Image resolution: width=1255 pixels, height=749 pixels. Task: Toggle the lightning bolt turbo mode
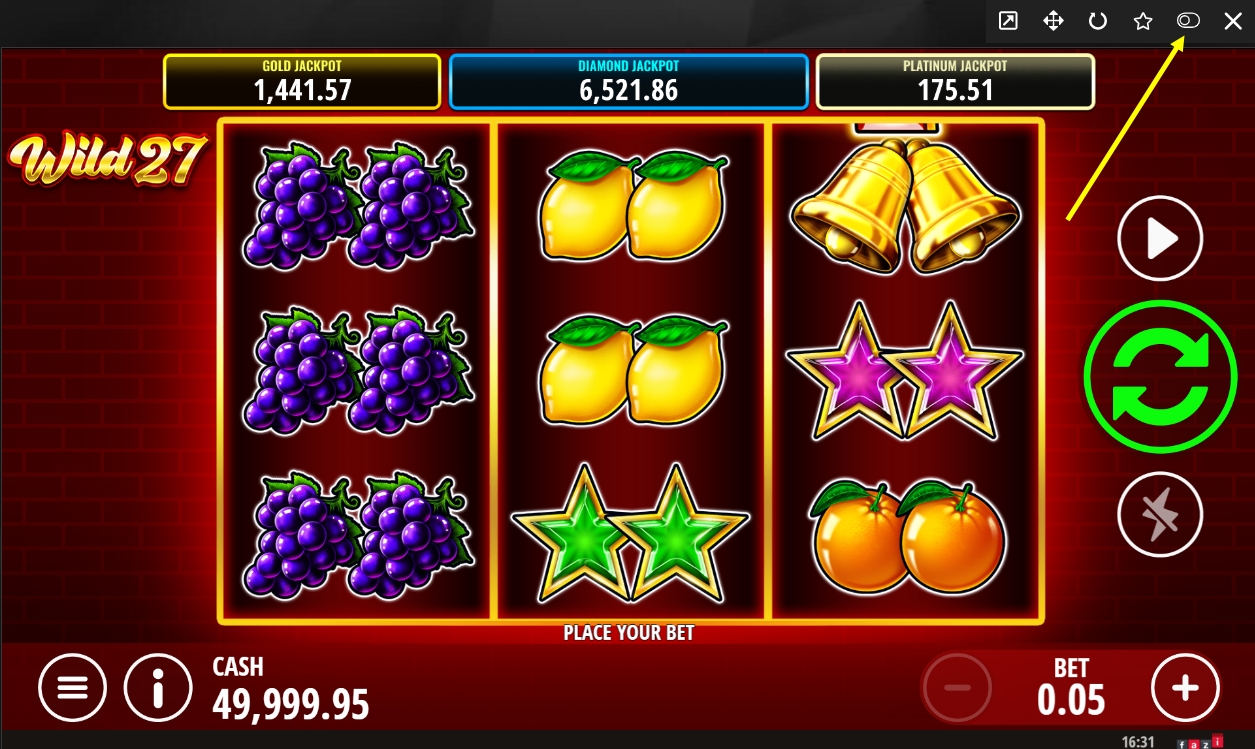point(1160,514)
